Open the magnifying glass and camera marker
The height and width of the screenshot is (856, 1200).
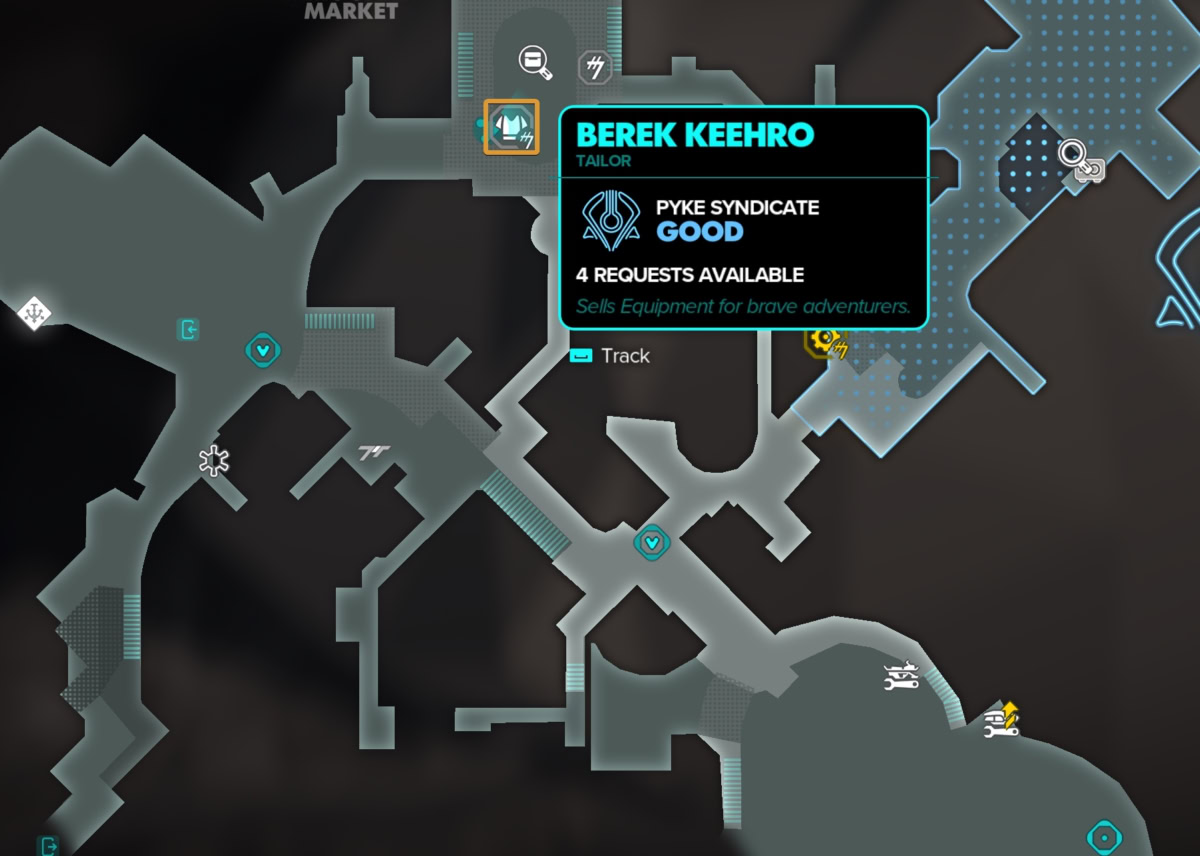pos(1079,160)
